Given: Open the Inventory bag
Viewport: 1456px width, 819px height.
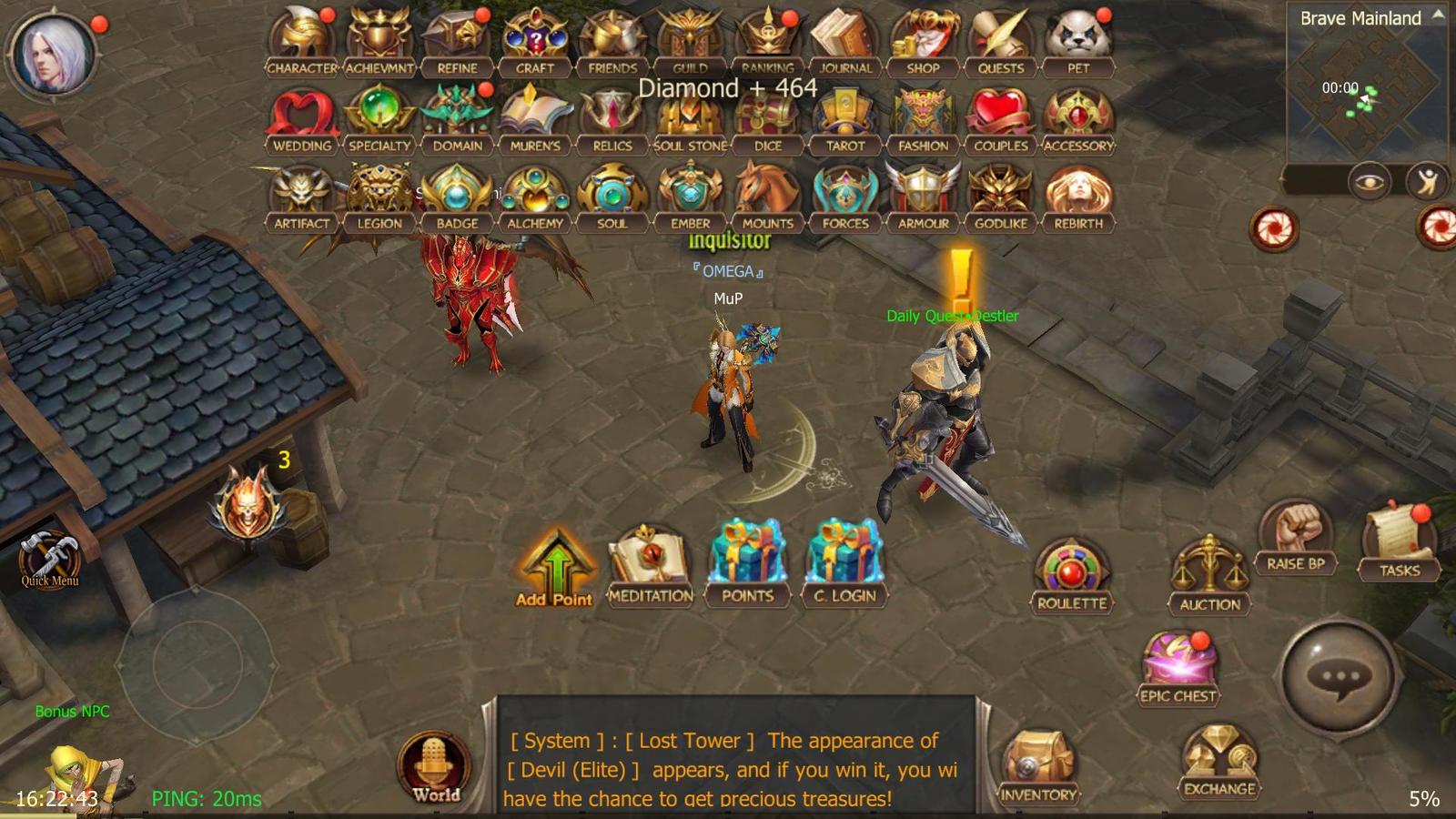Looking at the screenshot, I should pos(1039,760).
